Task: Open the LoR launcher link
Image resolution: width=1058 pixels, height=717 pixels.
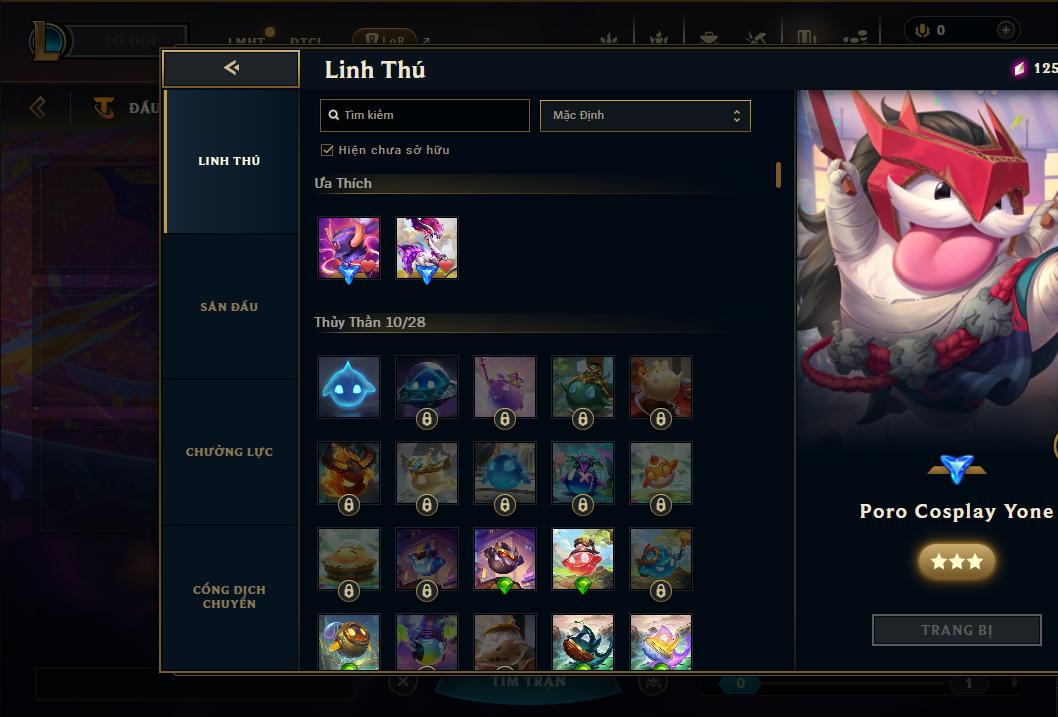Action: 384,41
